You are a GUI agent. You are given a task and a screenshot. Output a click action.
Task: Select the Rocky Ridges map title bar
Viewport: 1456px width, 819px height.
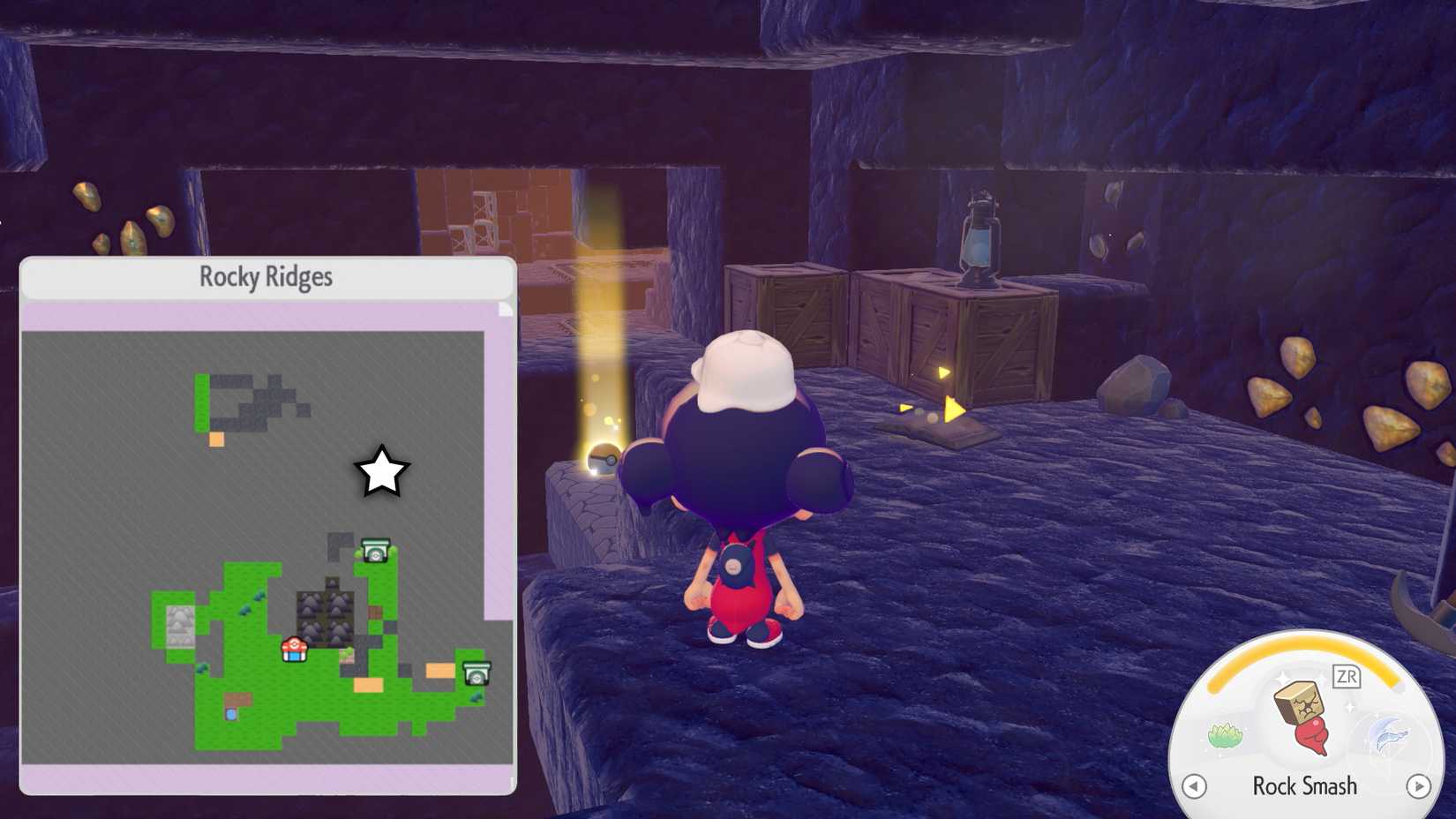pos(265,275)
